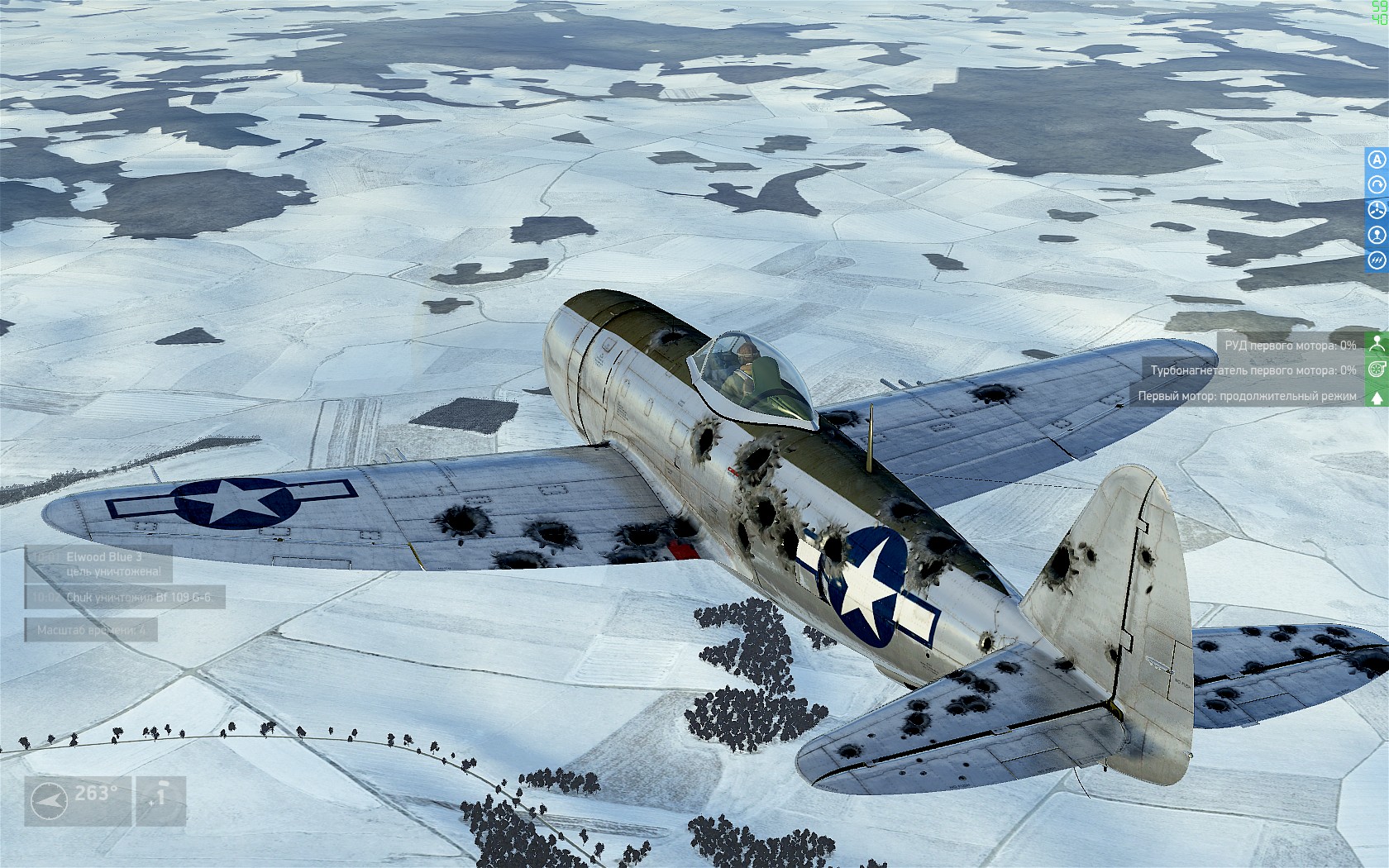Select the pilot figure blue icon
This screenshot has width=1389, height=868.
(x=1377, y=236)
